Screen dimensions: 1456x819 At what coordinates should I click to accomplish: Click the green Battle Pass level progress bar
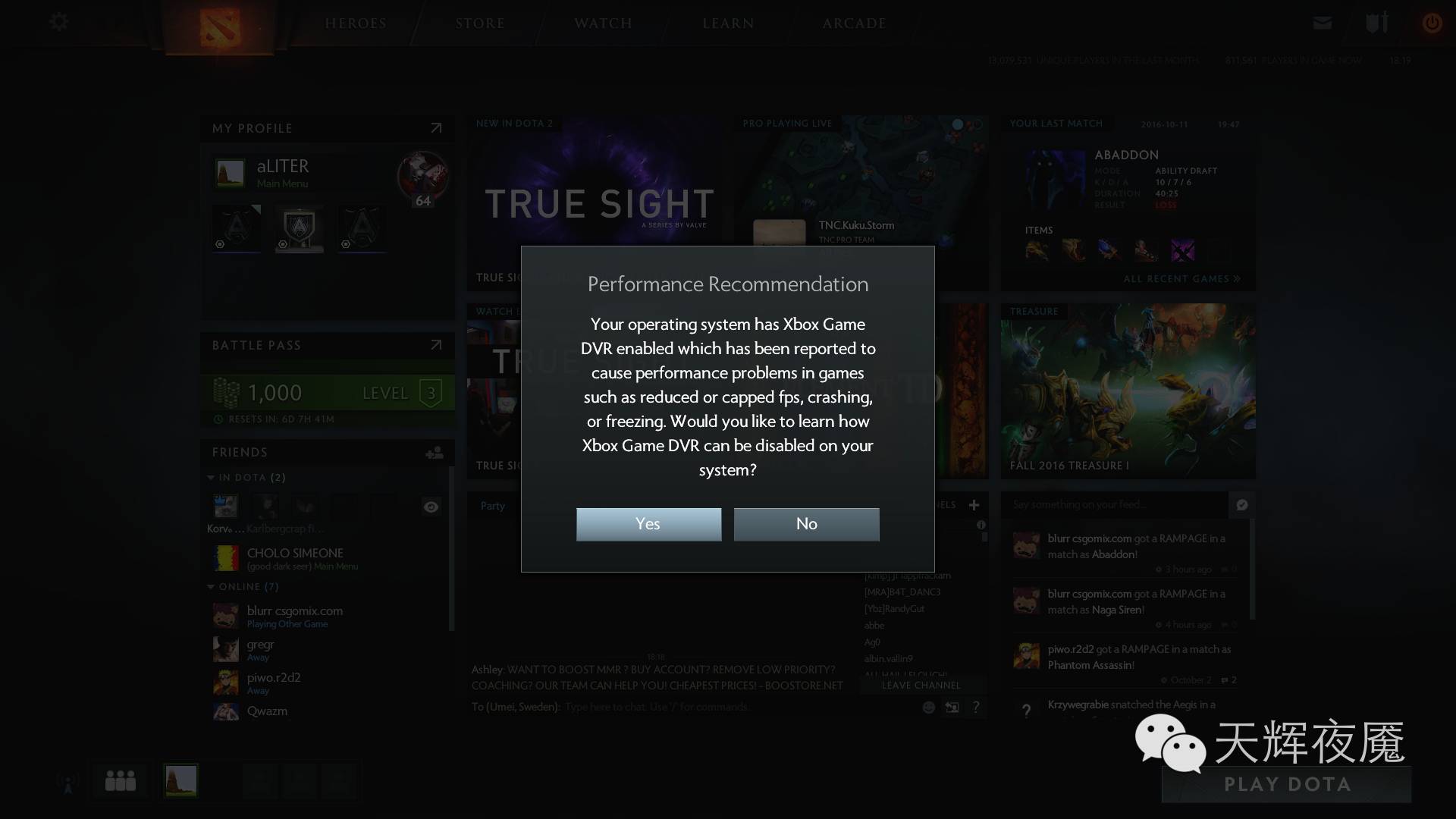click(x=327, y=393)
